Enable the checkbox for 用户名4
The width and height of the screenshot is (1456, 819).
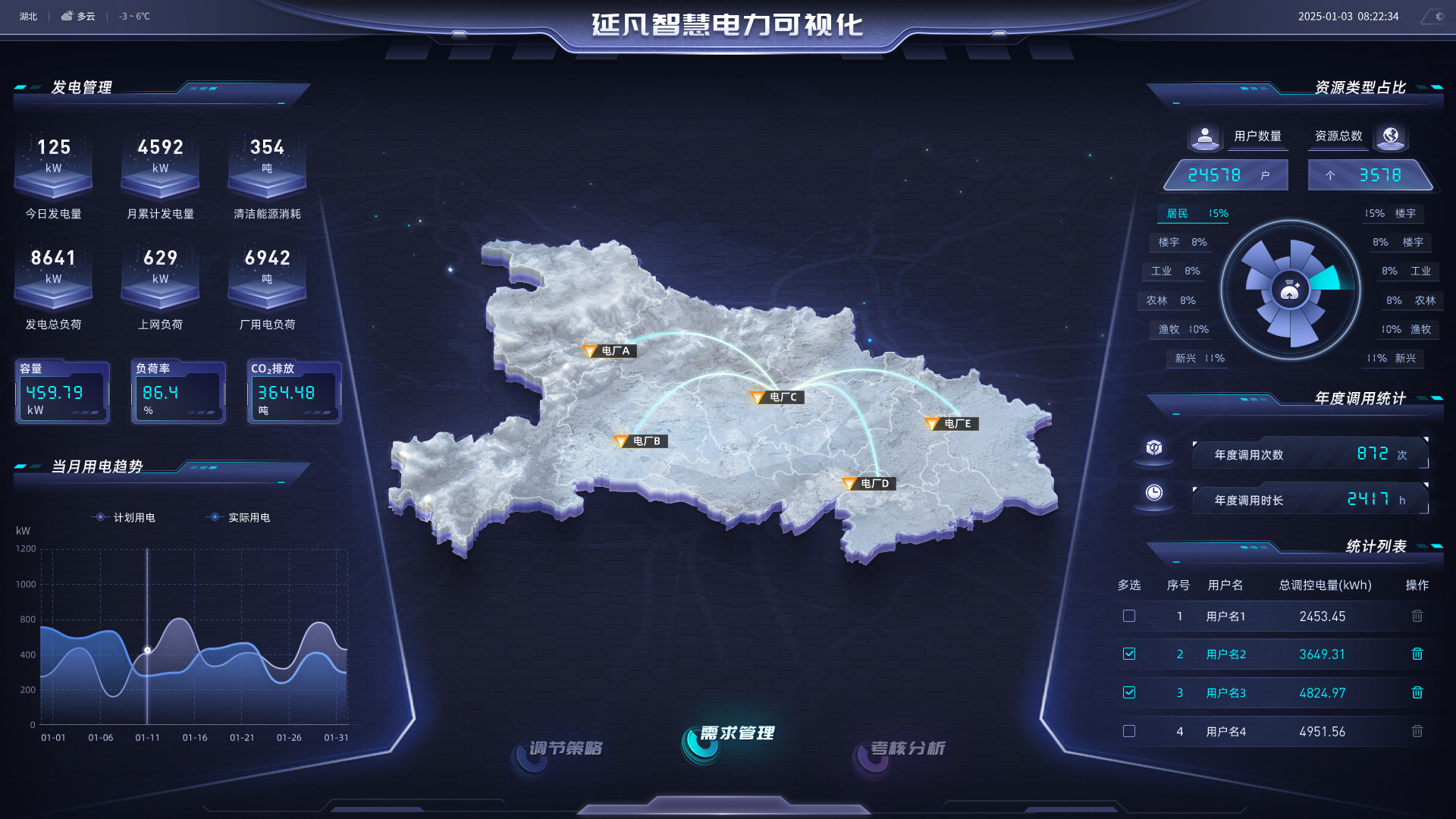coord(1129,731)
